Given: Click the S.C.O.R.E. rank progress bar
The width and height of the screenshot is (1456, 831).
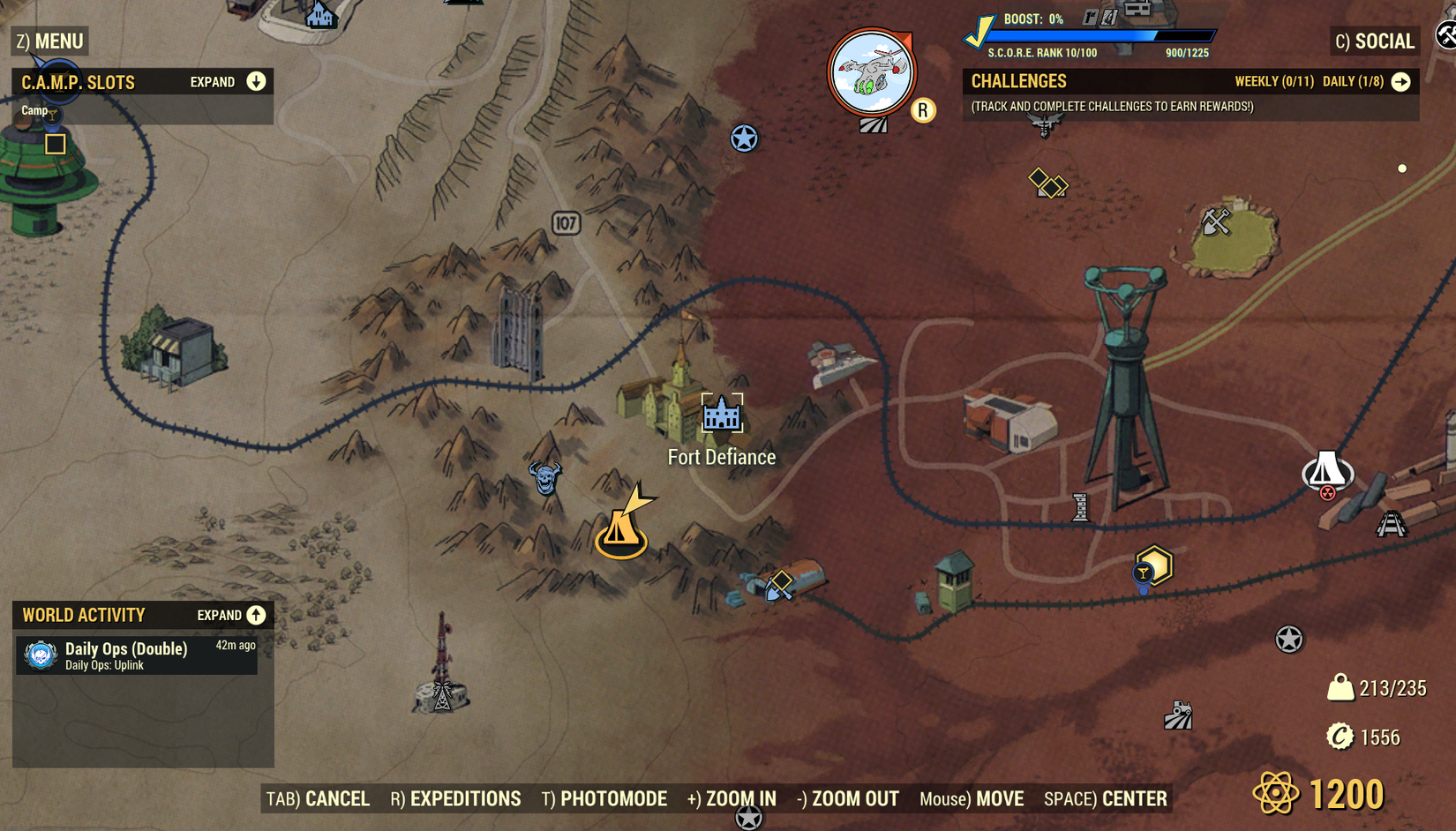Looking at the screenshot, I should 1103,36.
